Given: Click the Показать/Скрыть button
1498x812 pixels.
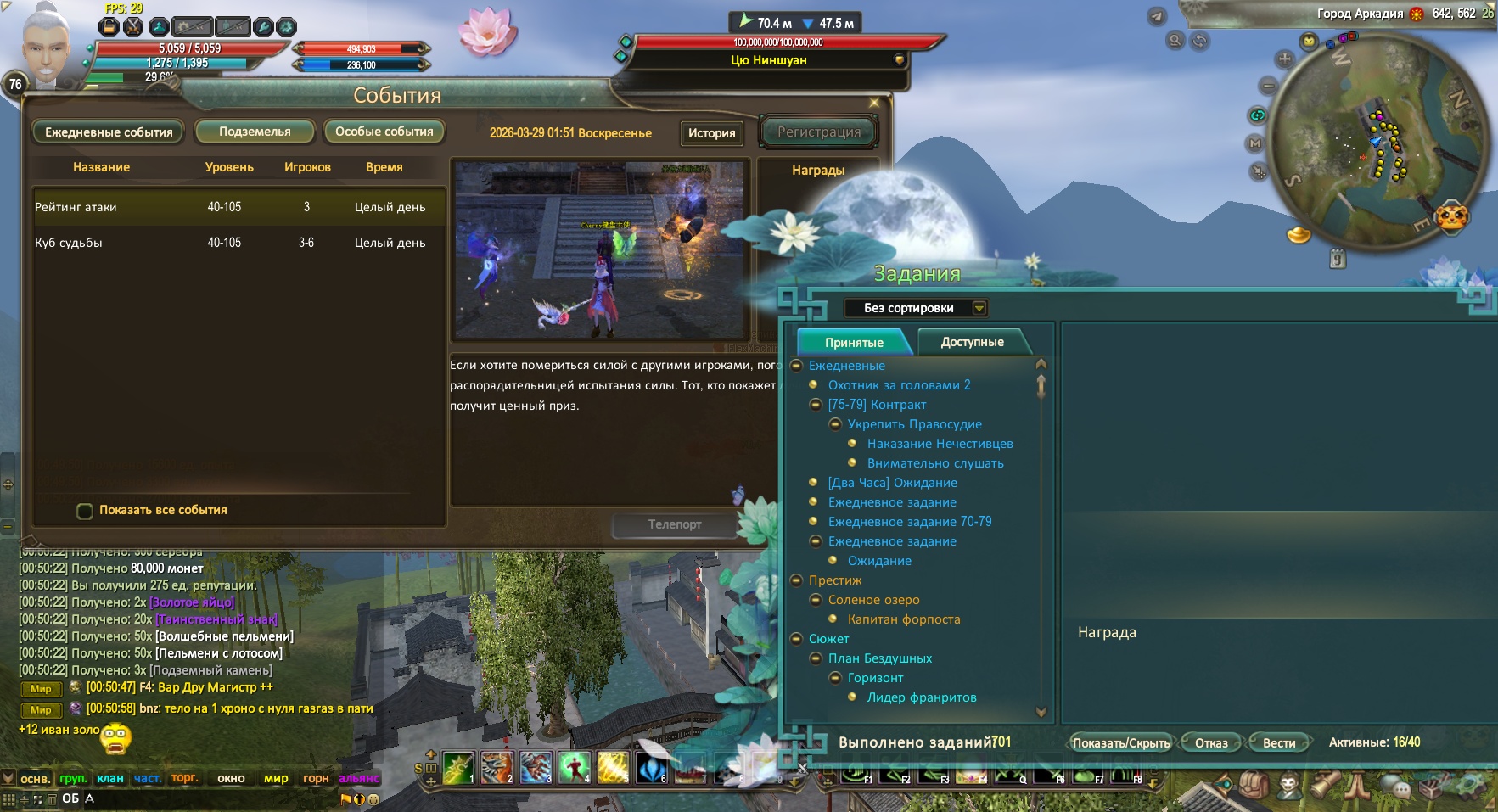Looking at the screenshot, I should tap(1120, 743).
